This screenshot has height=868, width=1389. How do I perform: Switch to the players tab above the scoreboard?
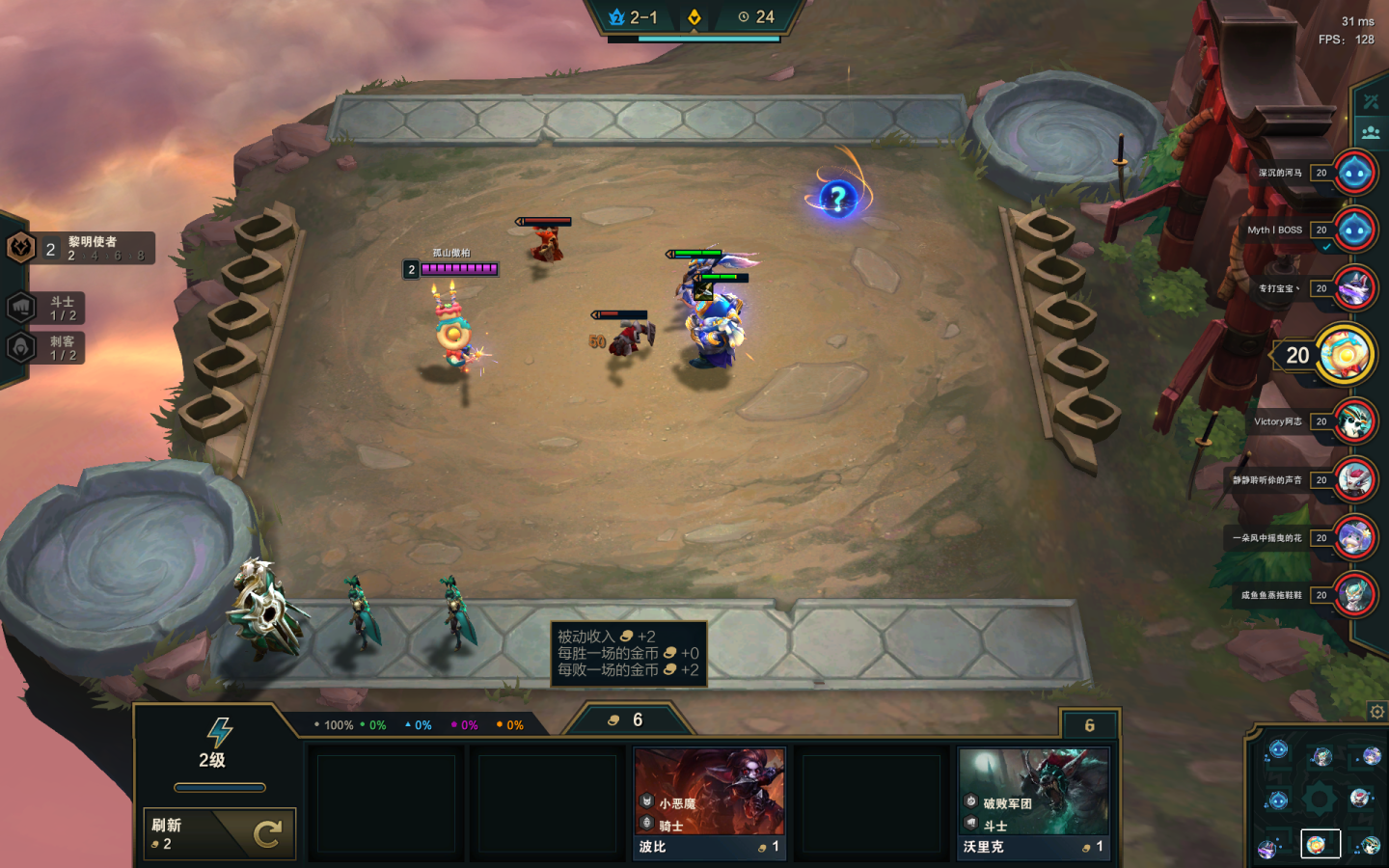[1371, 132]
